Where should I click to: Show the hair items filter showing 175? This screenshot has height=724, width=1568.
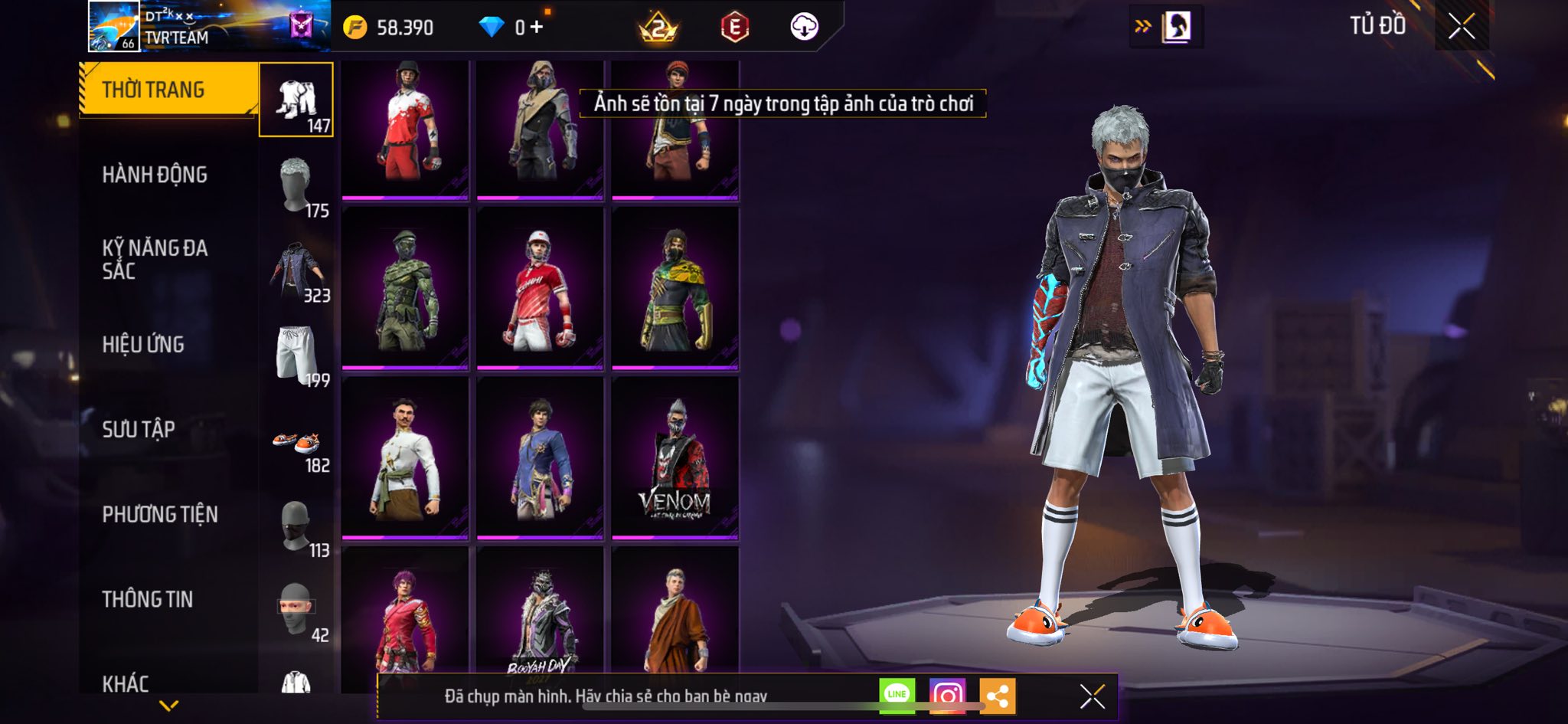296,186
